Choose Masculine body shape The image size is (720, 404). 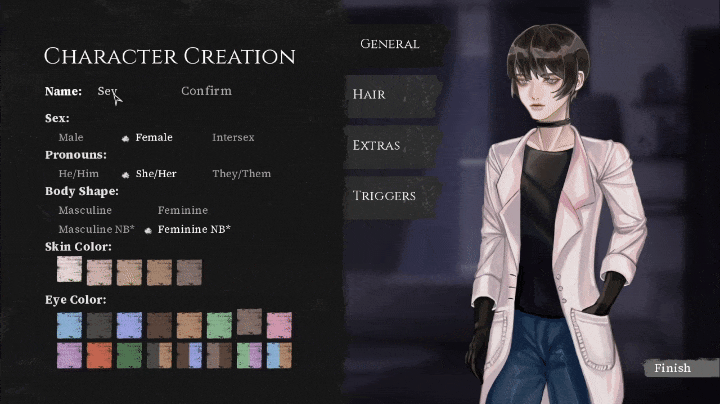(x=85, y=211)
